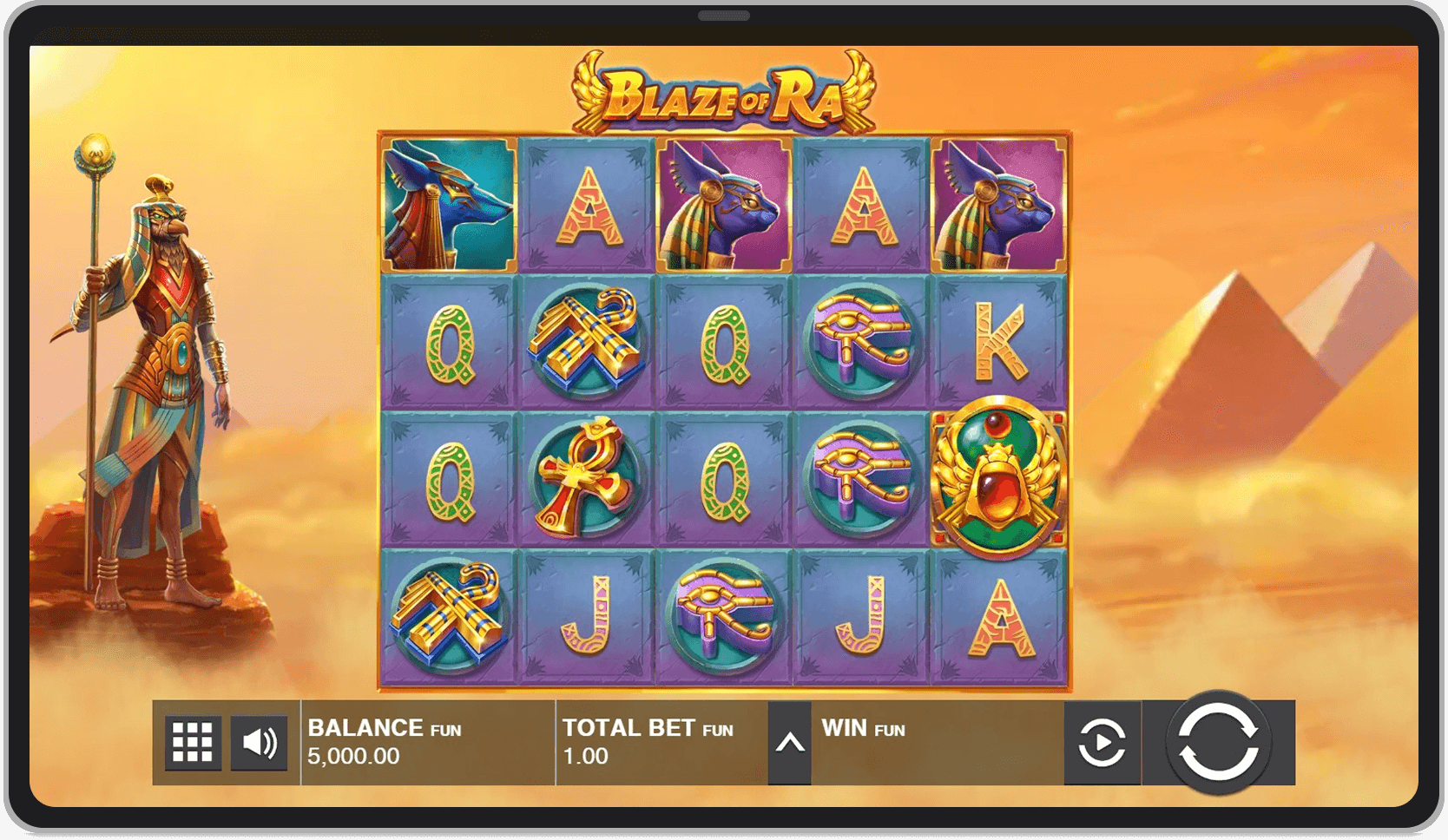Expand bet options using the up chevron
This screenshot has height=840, width=1448.
click(x=791, y=742)
